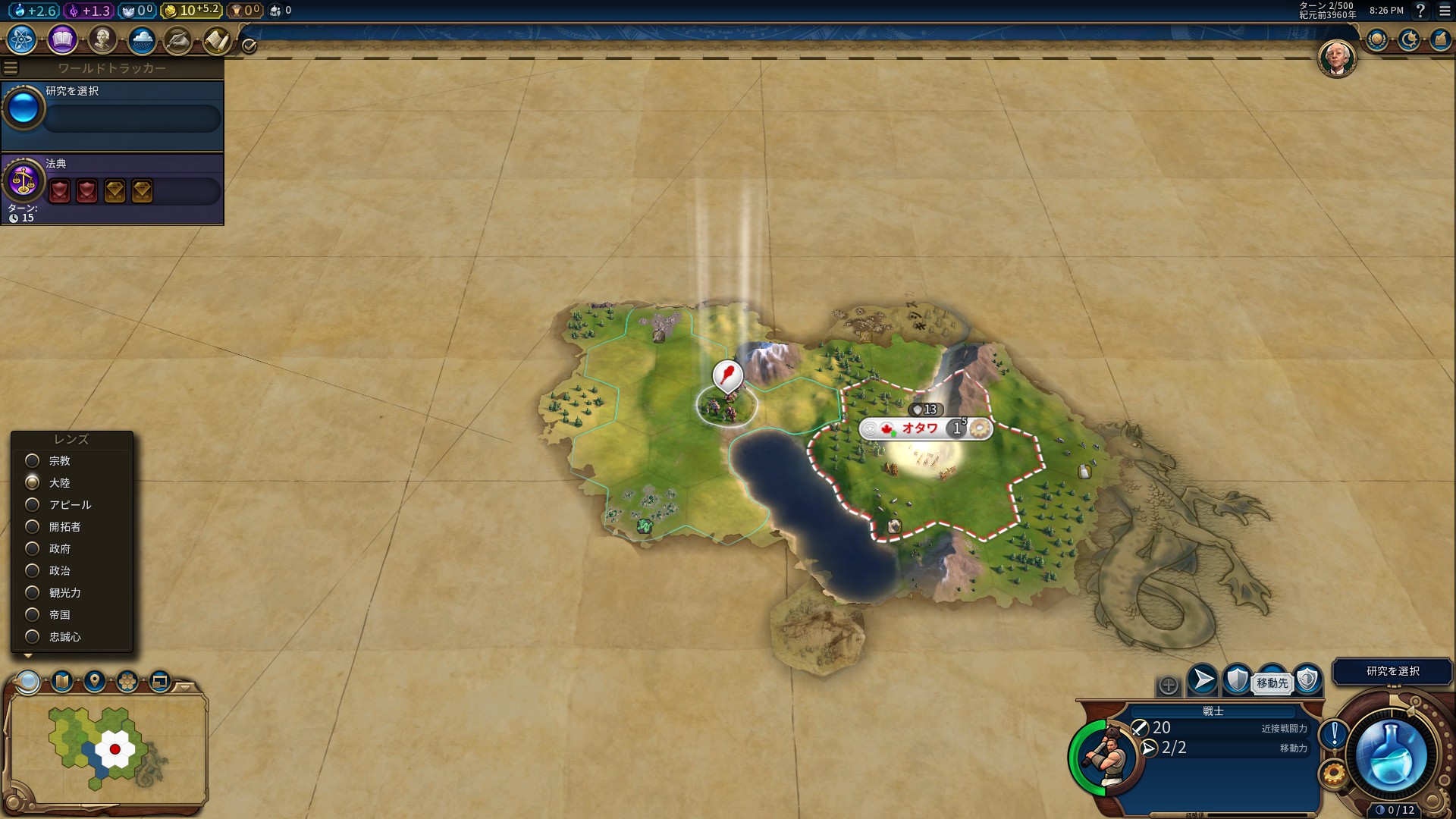The image size is (1456, 819).
Task: Select the 忠誠心 lens option
Action: 33,637
